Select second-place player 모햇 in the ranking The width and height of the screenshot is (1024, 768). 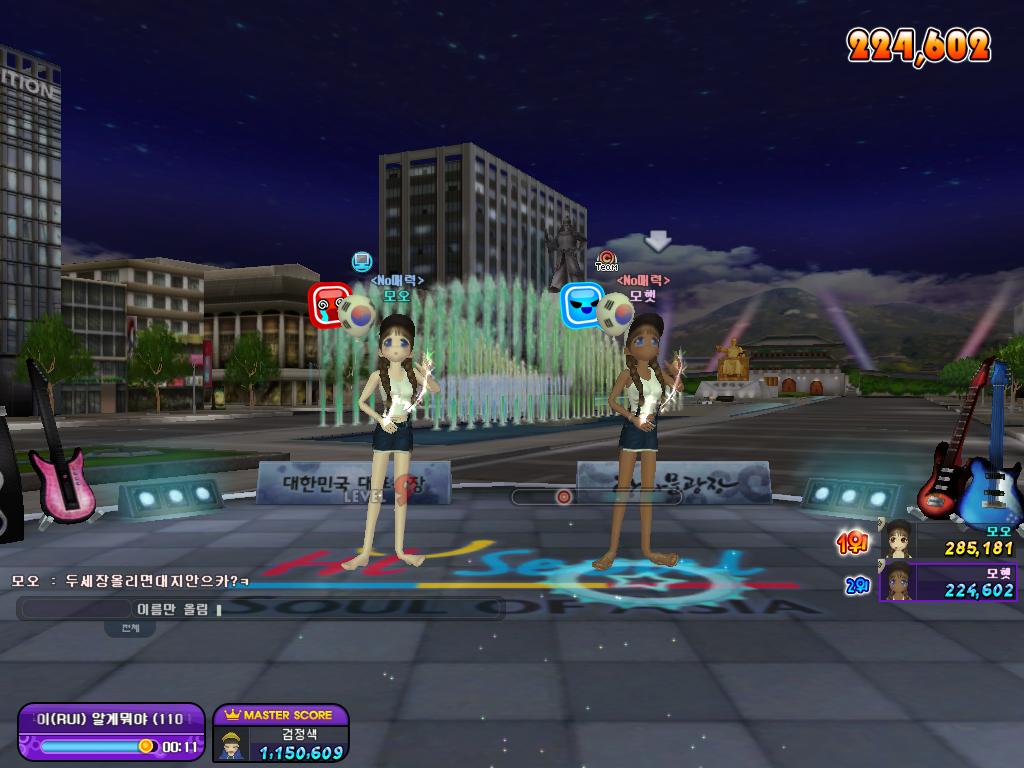[948, 581]
